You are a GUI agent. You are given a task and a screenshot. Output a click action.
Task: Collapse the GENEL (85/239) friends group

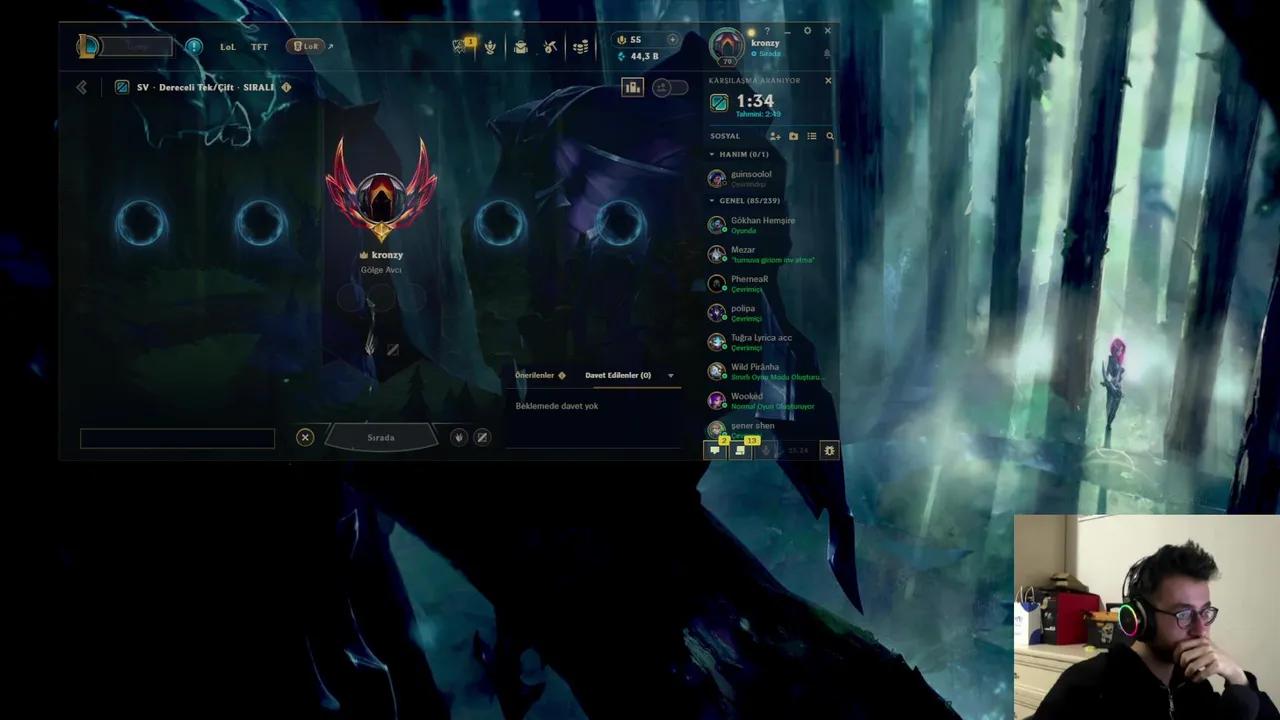click(x=711, y=200)
